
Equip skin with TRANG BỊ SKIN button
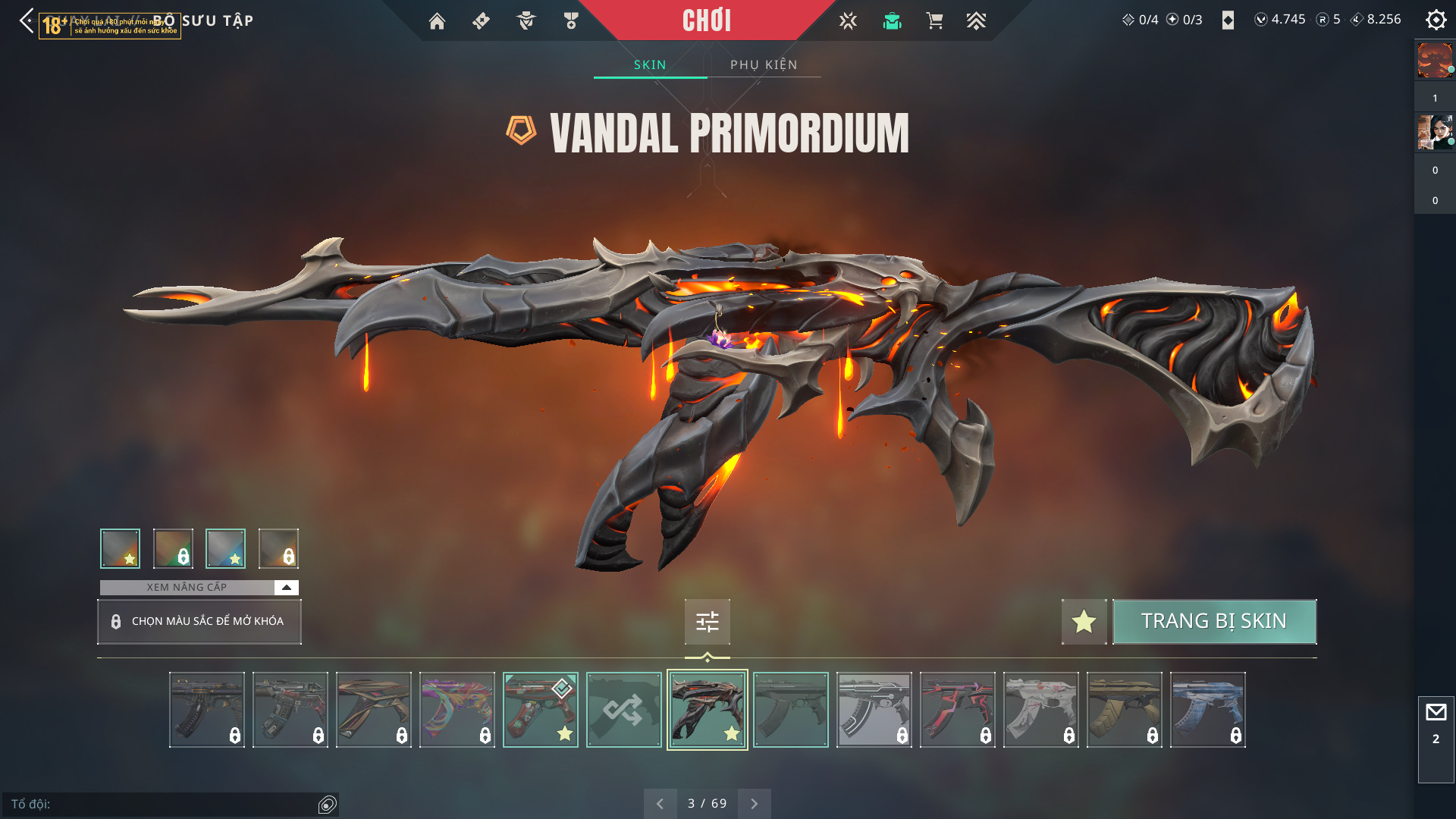point(1214,622)
